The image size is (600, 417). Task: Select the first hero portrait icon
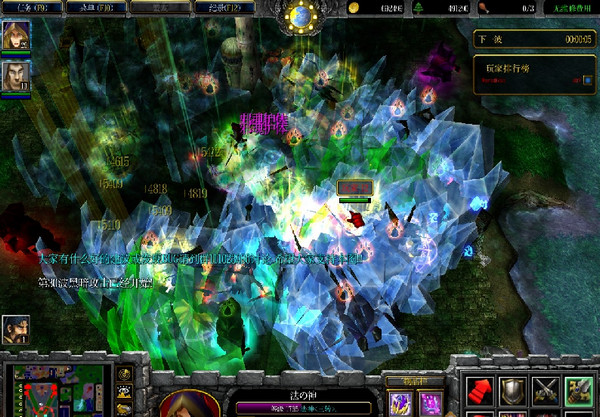click(15, 36)
